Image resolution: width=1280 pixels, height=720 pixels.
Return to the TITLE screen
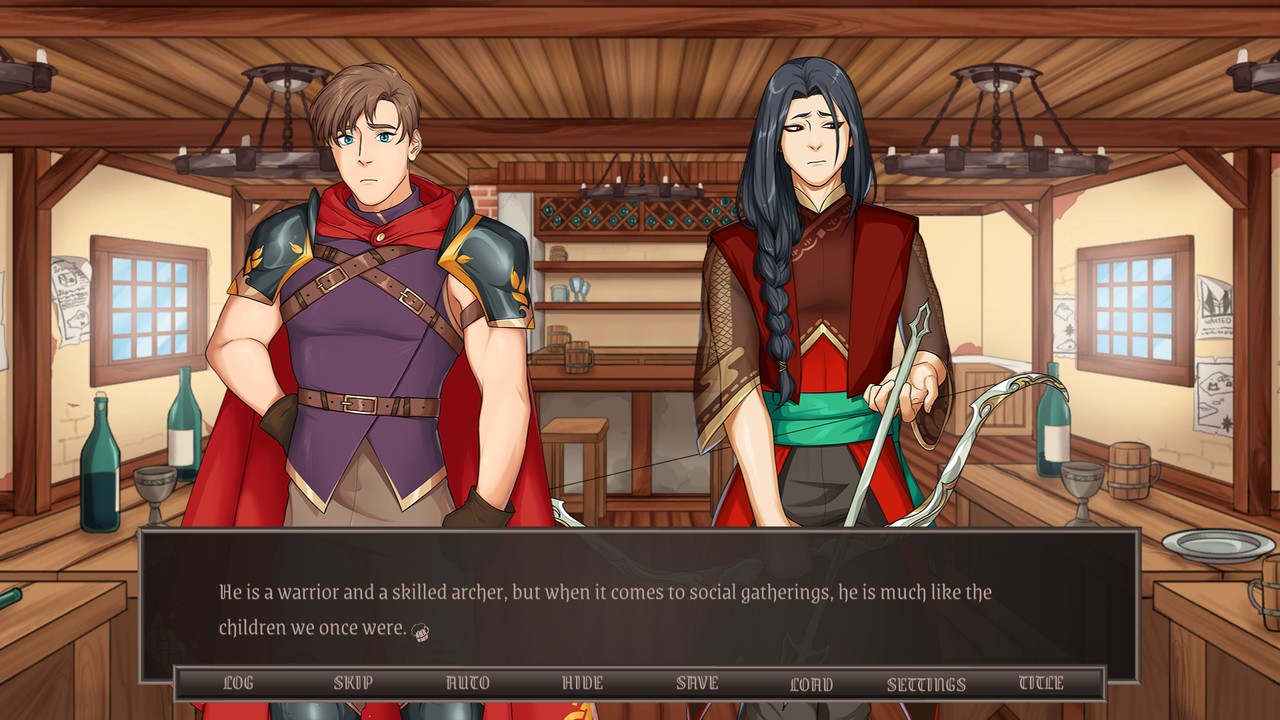pos(1042,683)
